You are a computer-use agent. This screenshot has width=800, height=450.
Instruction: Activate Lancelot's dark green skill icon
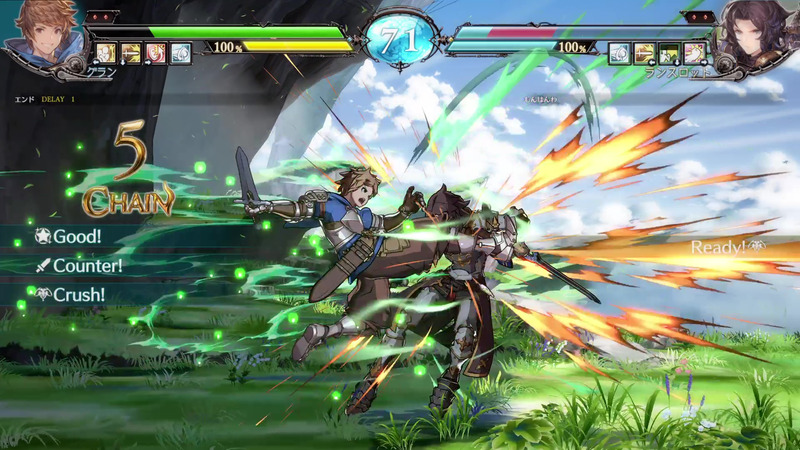pos(670,52)
